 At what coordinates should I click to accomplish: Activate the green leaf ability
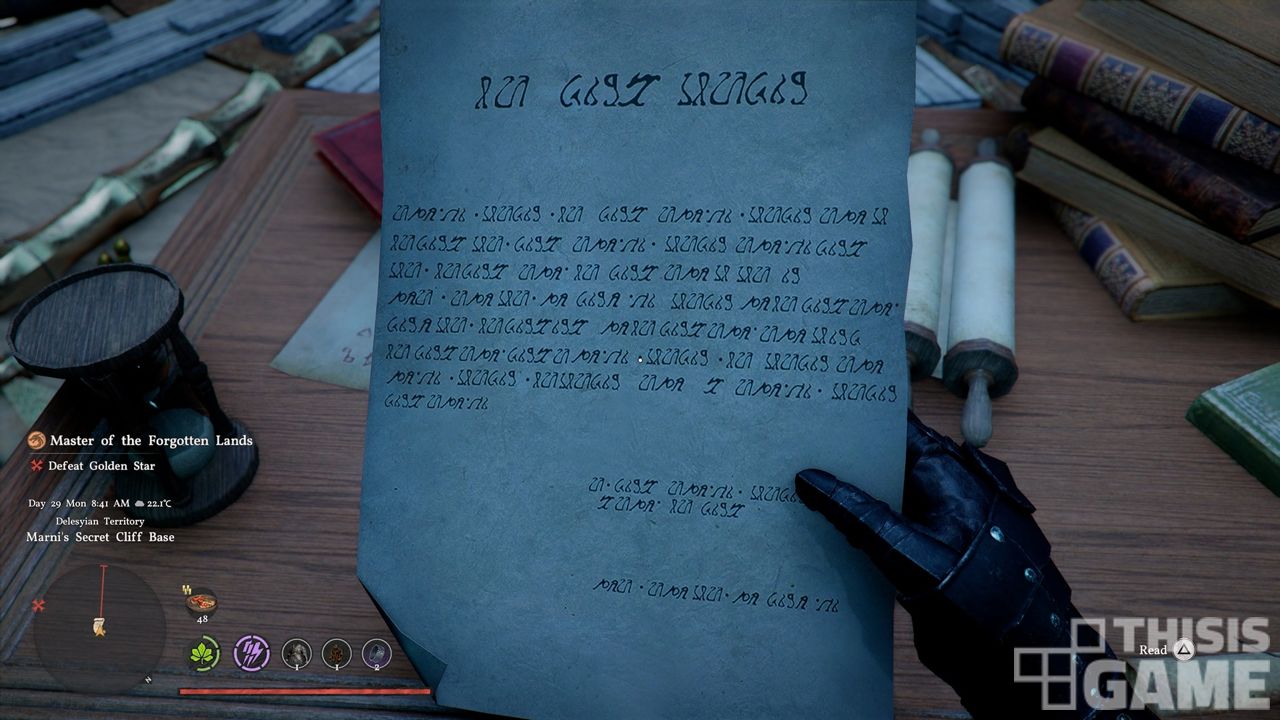(x=205, y=654)
